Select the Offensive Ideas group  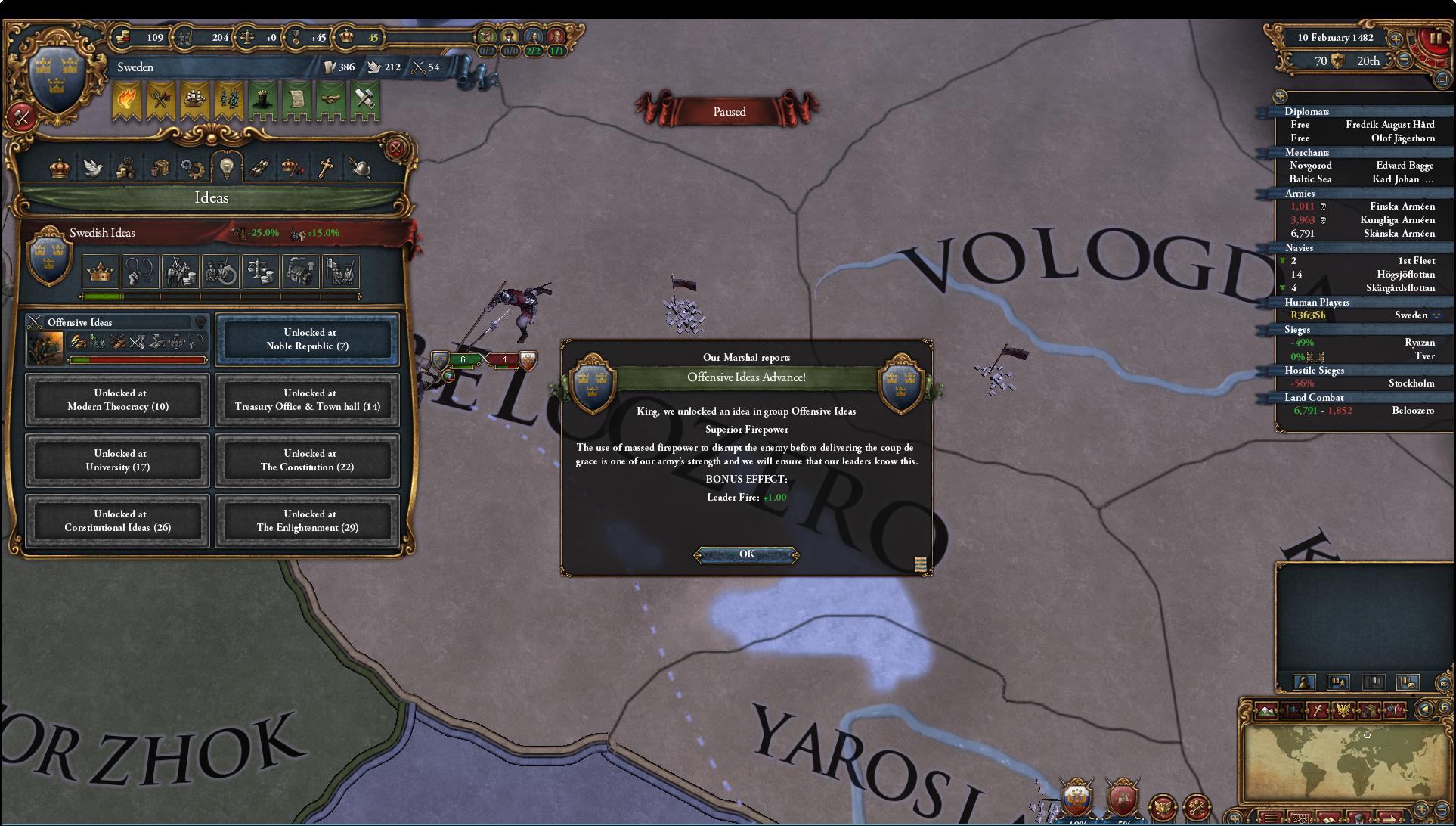tap(117, 340)
